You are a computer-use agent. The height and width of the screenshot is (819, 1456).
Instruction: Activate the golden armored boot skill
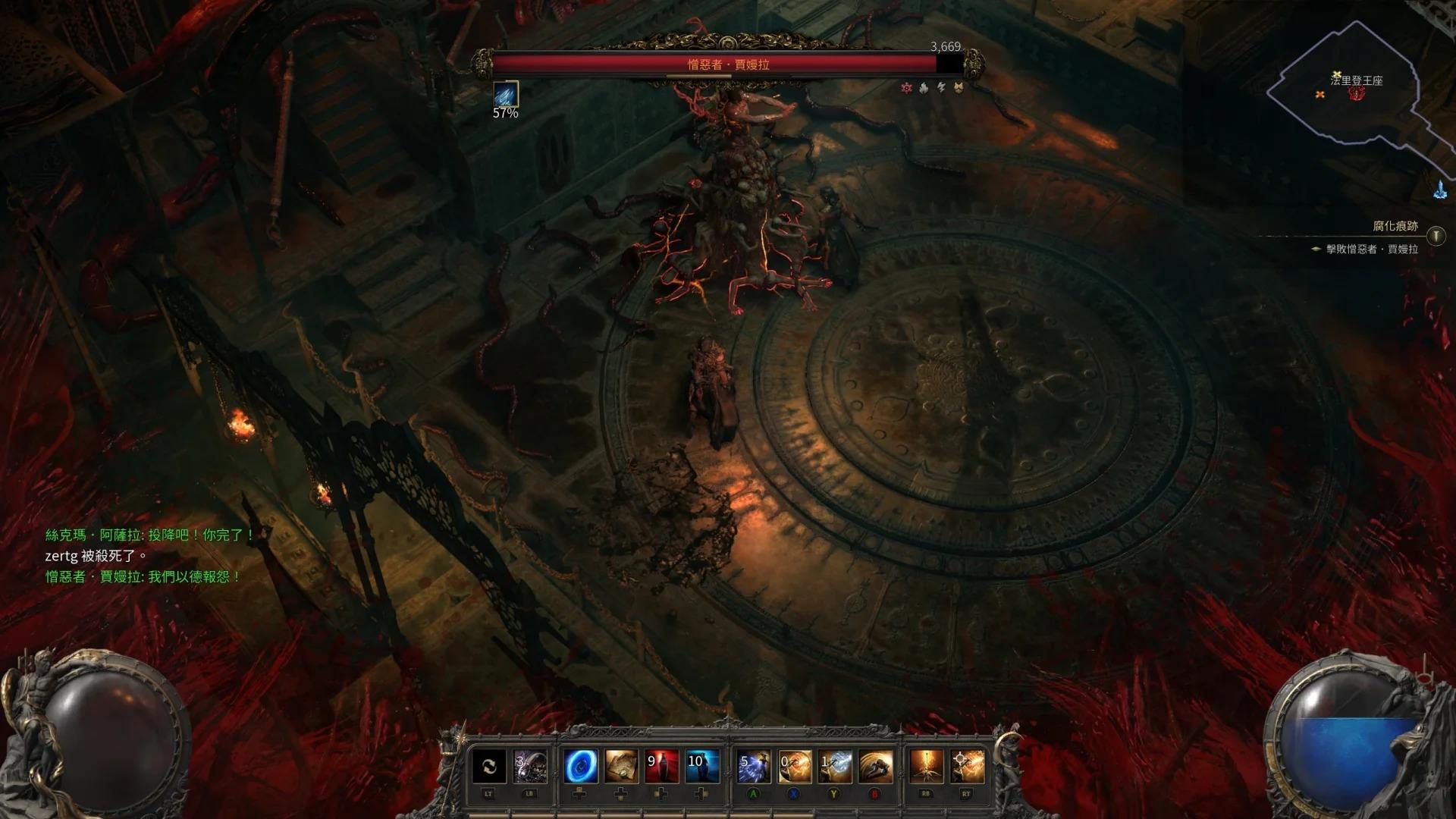tap(876, 767)
